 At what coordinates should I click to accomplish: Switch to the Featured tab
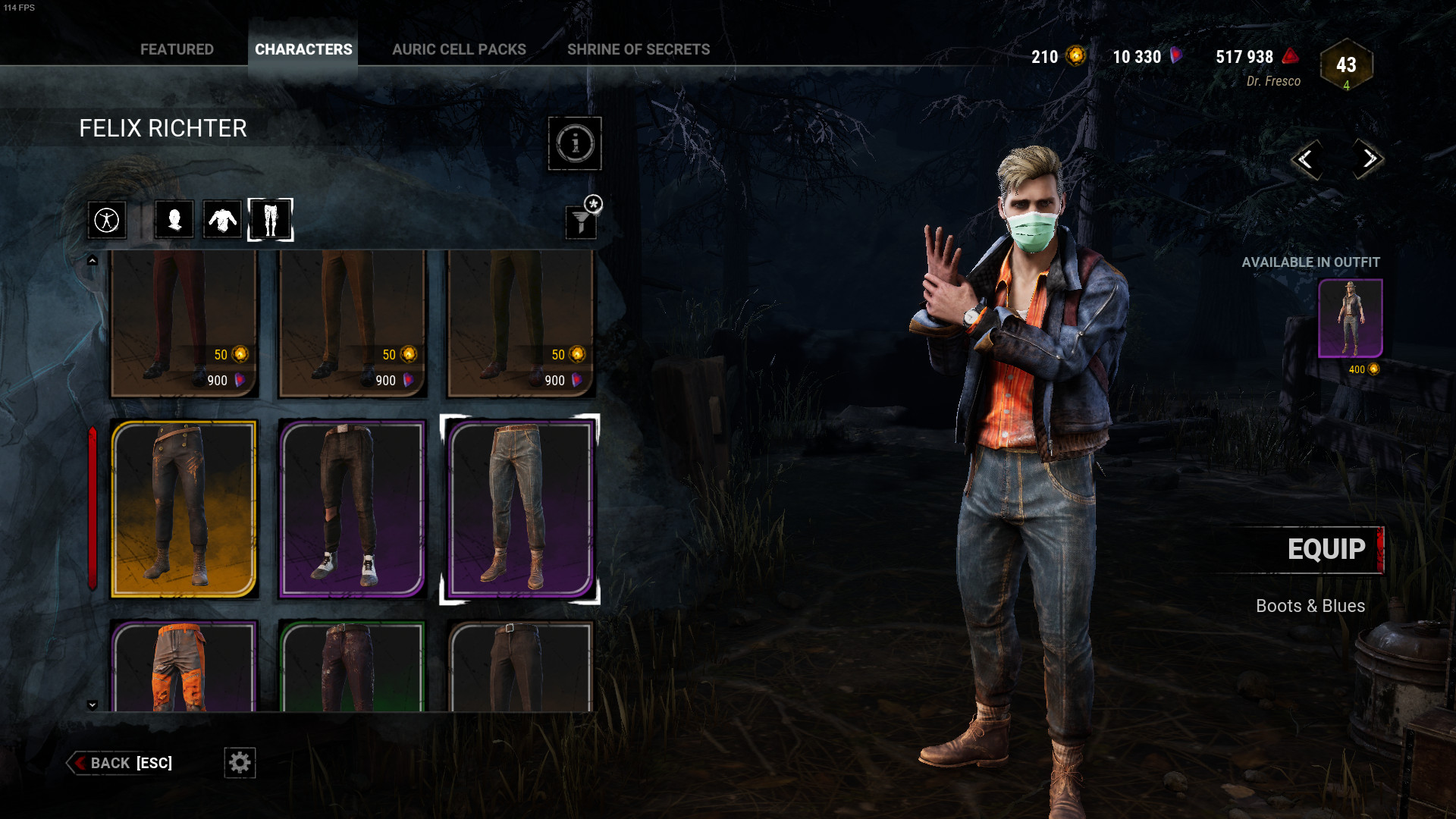177,49
